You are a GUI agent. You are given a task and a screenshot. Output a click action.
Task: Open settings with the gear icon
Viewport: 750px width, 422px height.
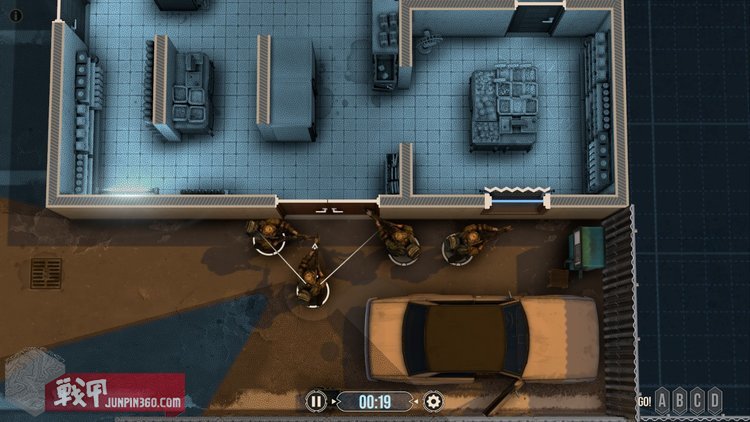click(x=433, y=402)
